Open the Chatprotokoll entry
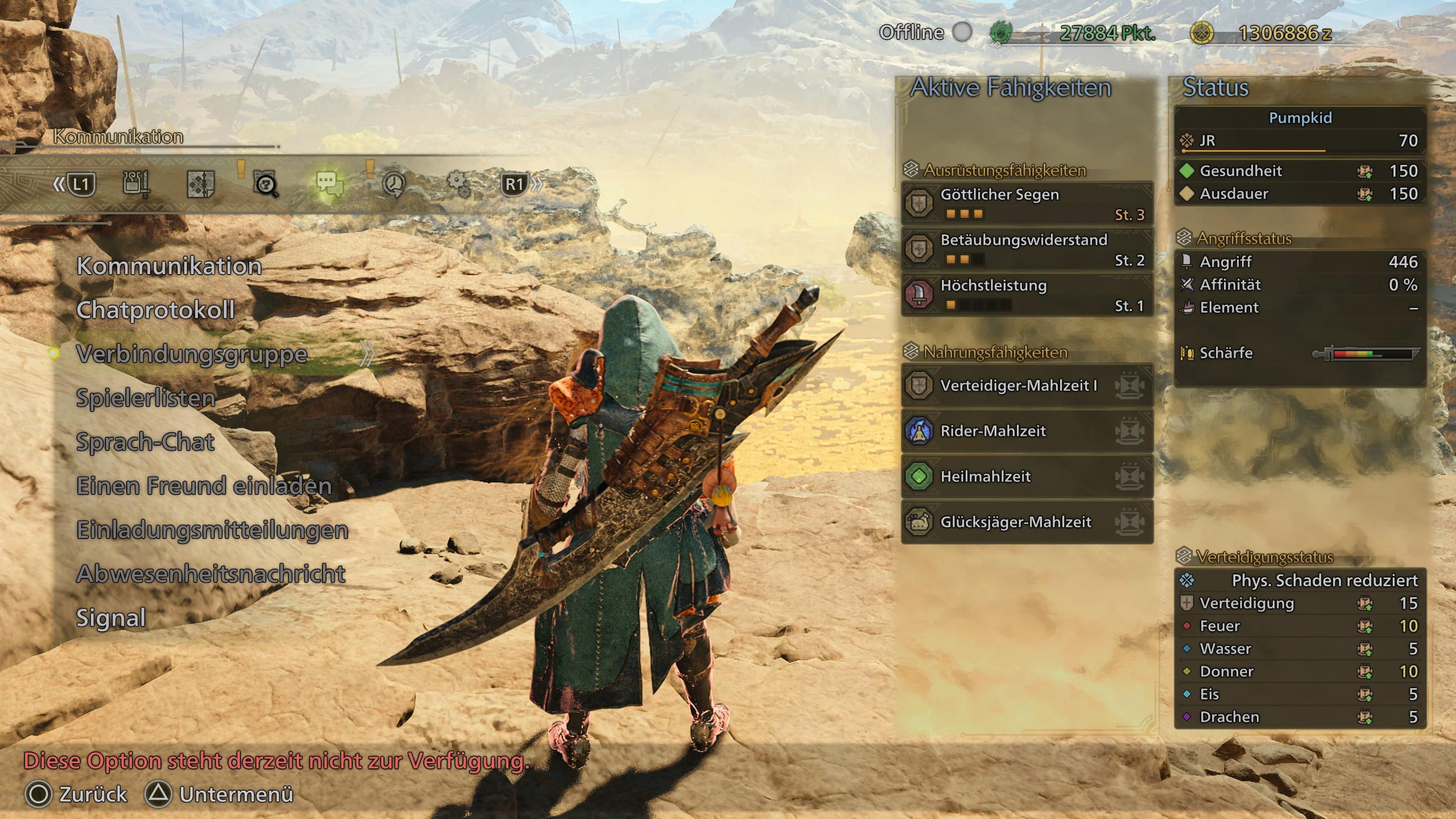Screen dimensions: 1456x819 coord(155,310)
